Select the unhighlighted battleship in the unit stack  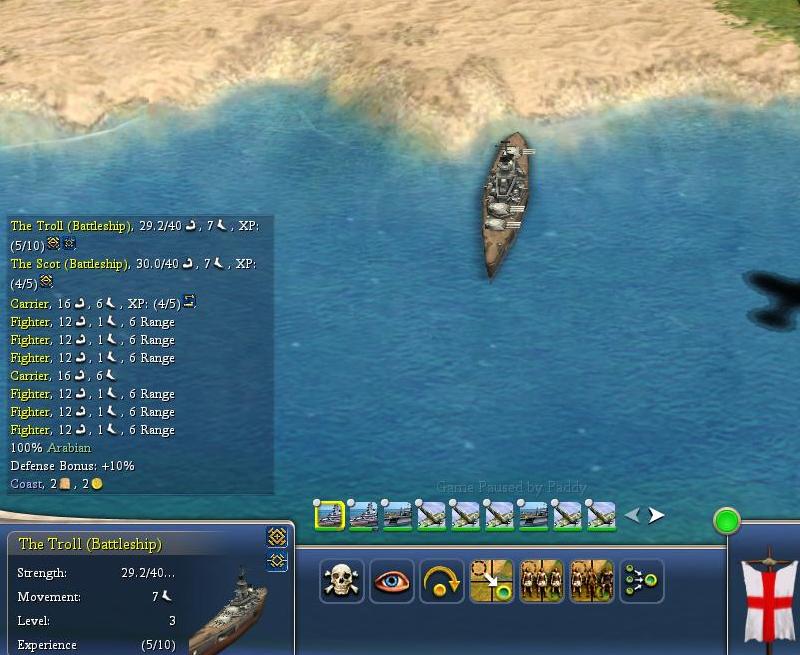tap(363, 515)
